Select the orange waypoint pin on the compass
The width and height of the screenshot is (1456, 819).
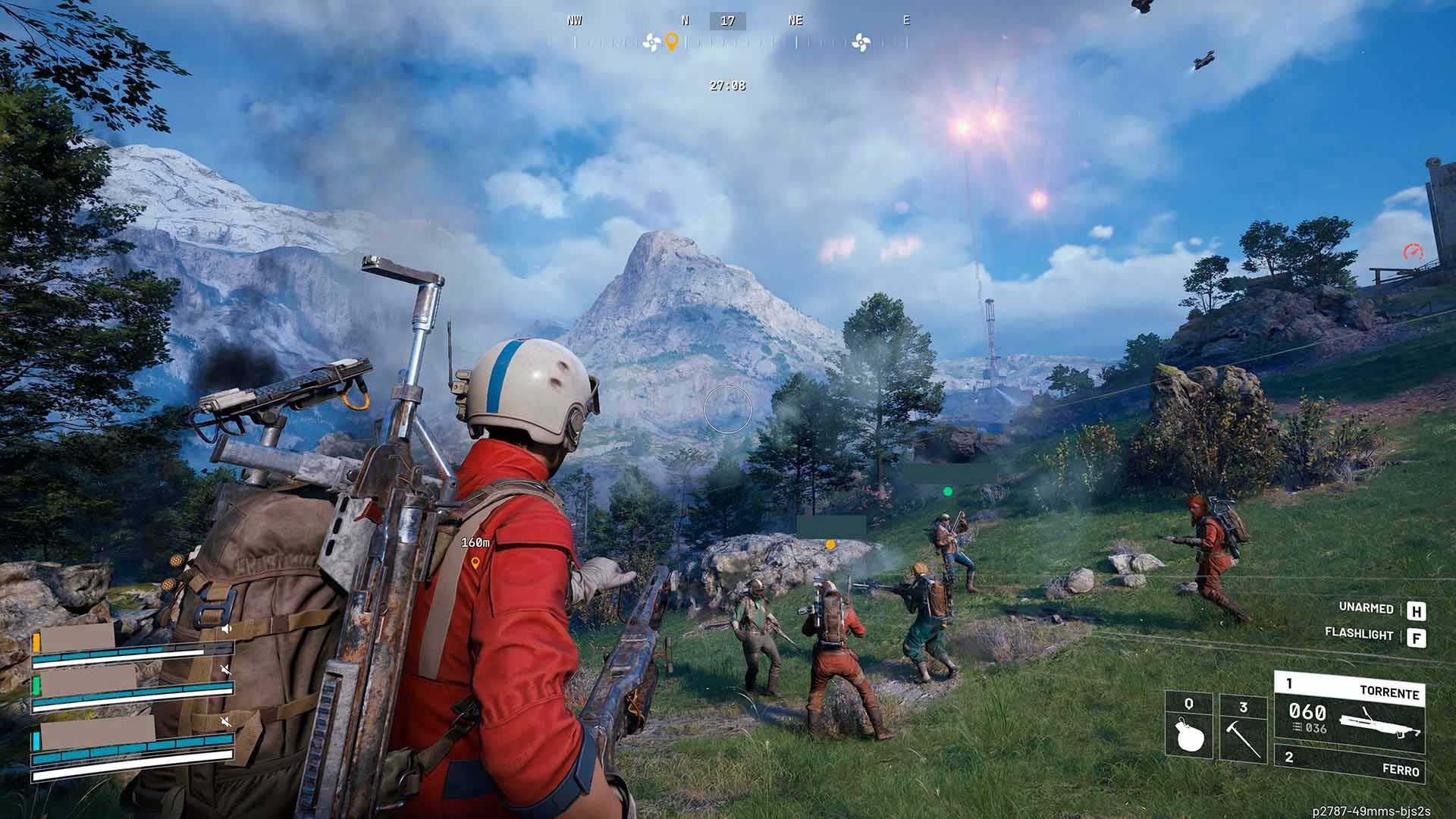pyautogui.click(x=672, y=42)
